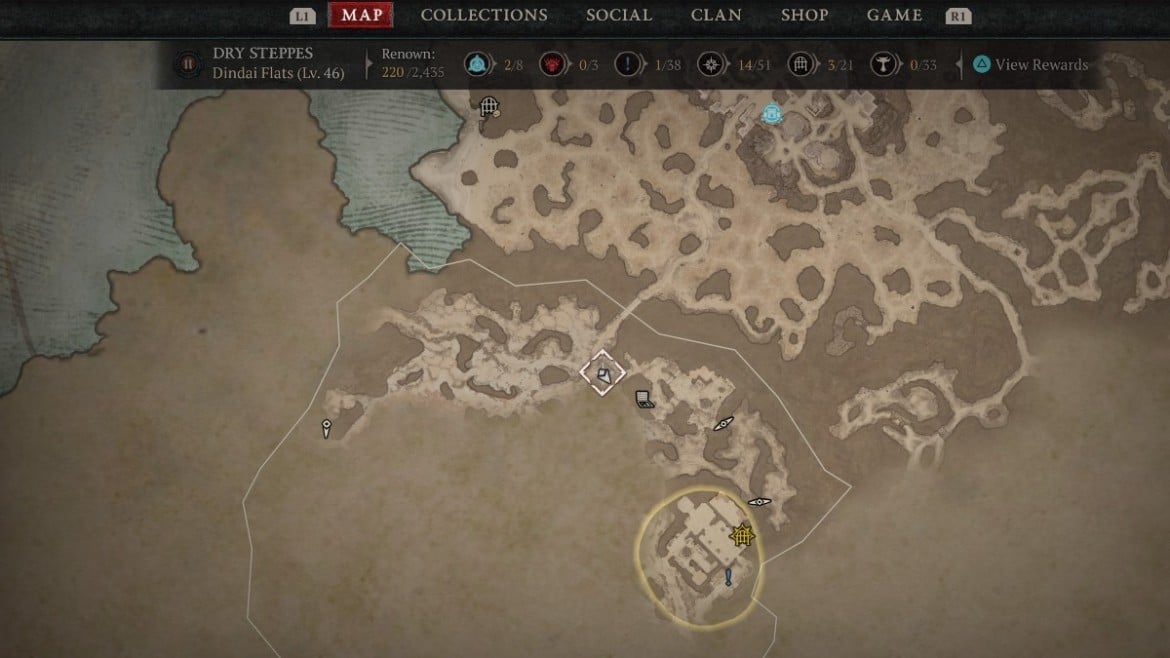Switch to the Collections tab
The height and width of the screenshot is (658, 1170).
484,15
